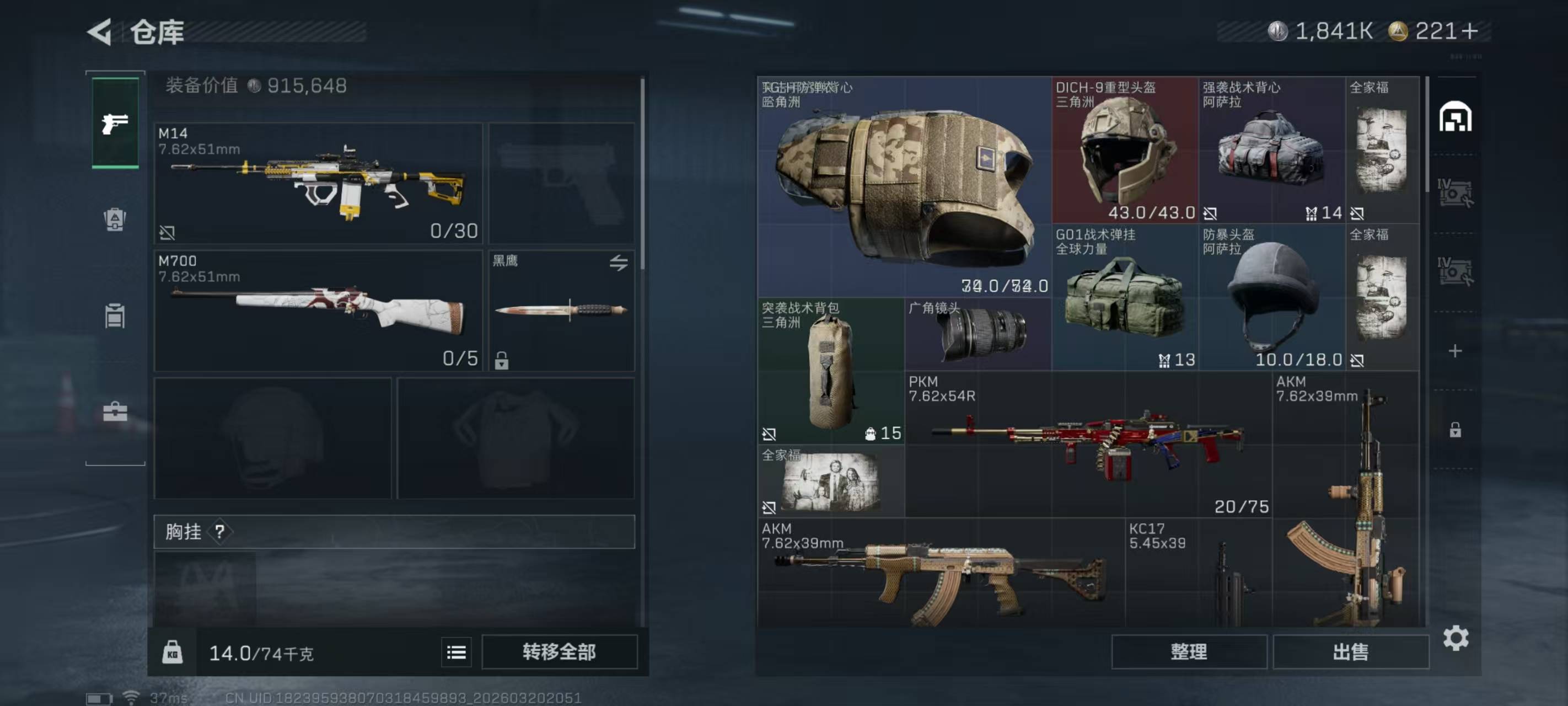1568x706 pixels.
Task: Select the M700 sniper rifle slot
Action: tap(318, 310)
